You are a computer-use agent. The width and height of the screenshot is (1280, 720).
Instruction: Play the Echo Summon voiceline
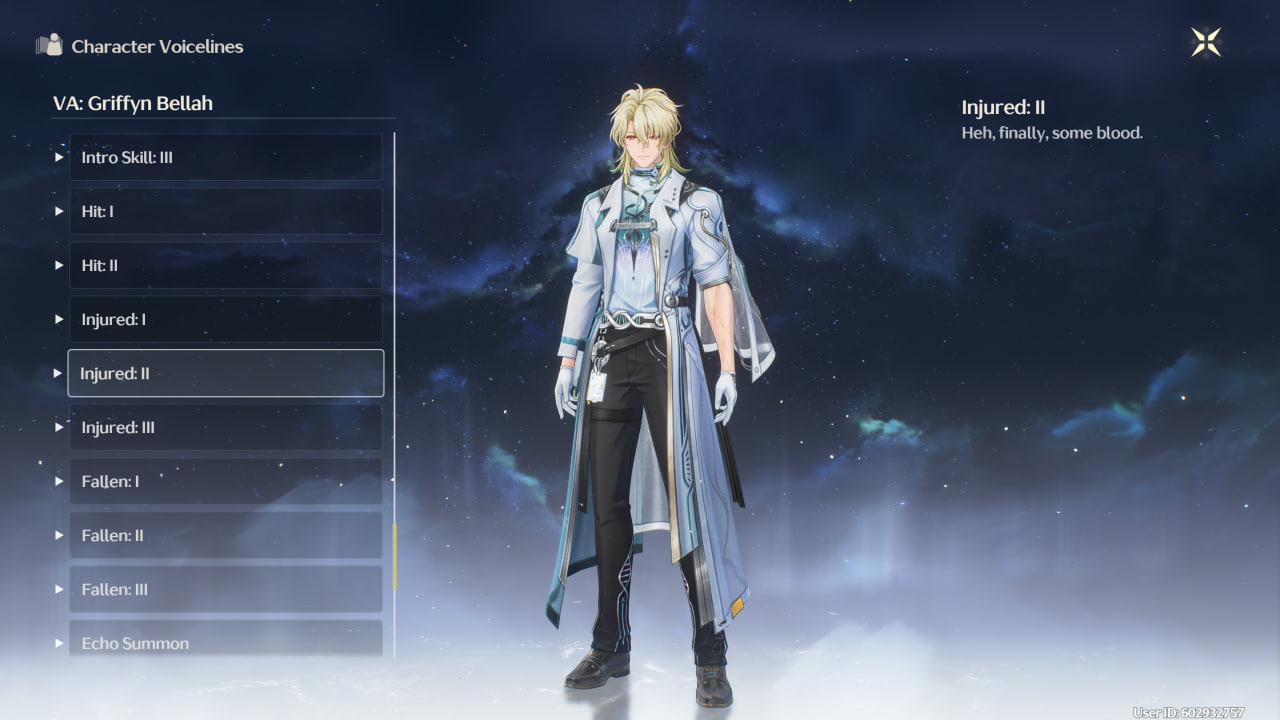pos(225,640)
